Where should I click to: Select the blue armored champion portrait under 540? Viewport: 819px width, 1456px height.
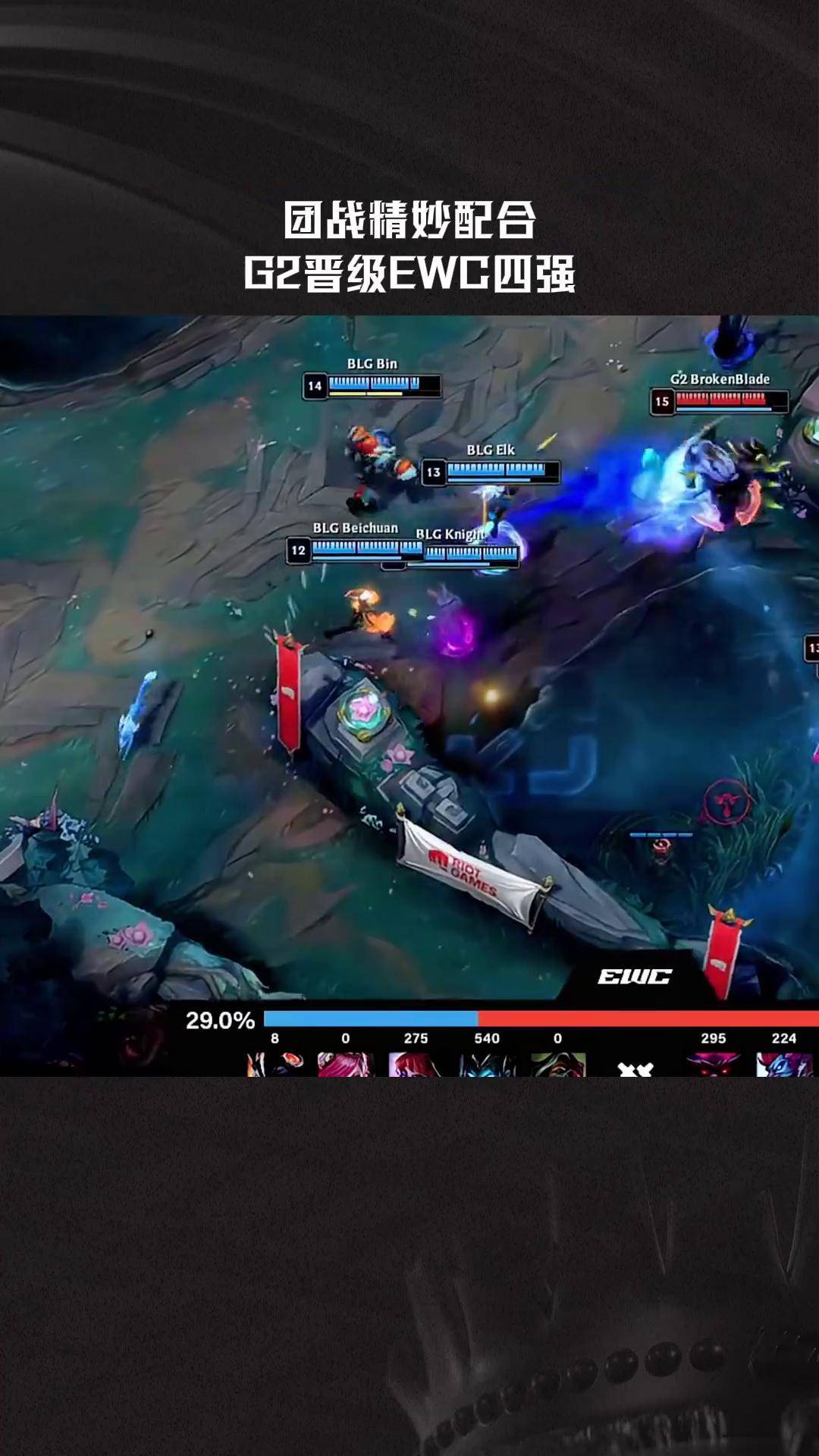pos(487,1064)
